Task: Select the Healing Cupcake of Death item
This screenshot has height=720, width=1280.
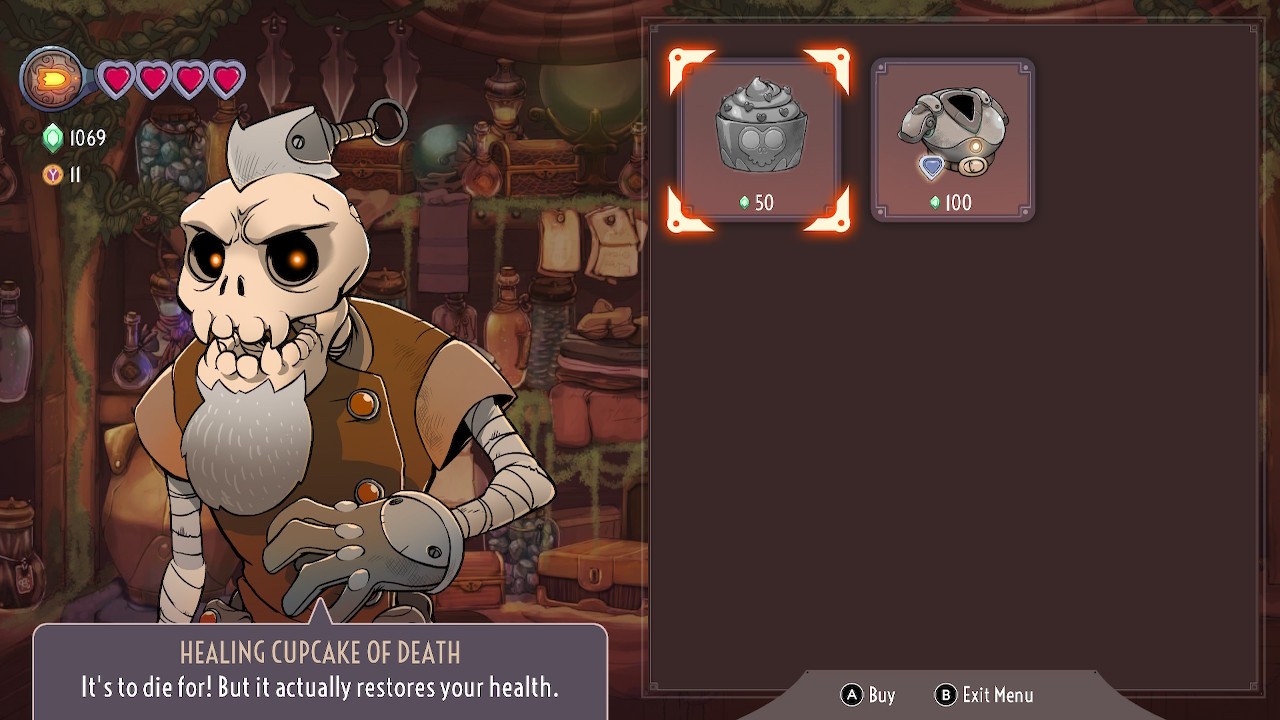Action: pyautogui.click(x=759, y=140)
